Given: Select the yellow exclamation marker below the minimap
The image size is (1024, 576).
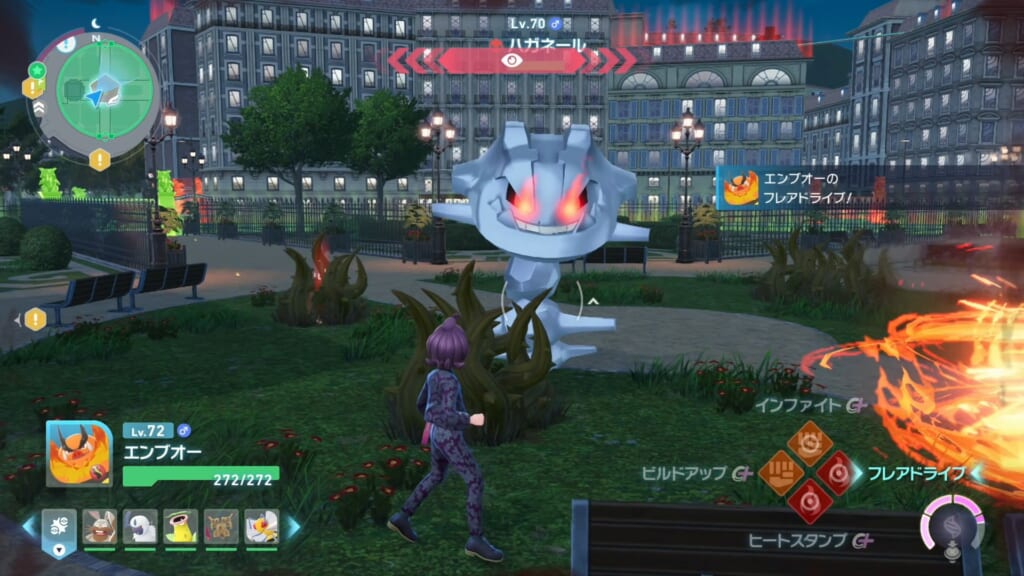Looking at the screenshot, I should tap(99, 160).
